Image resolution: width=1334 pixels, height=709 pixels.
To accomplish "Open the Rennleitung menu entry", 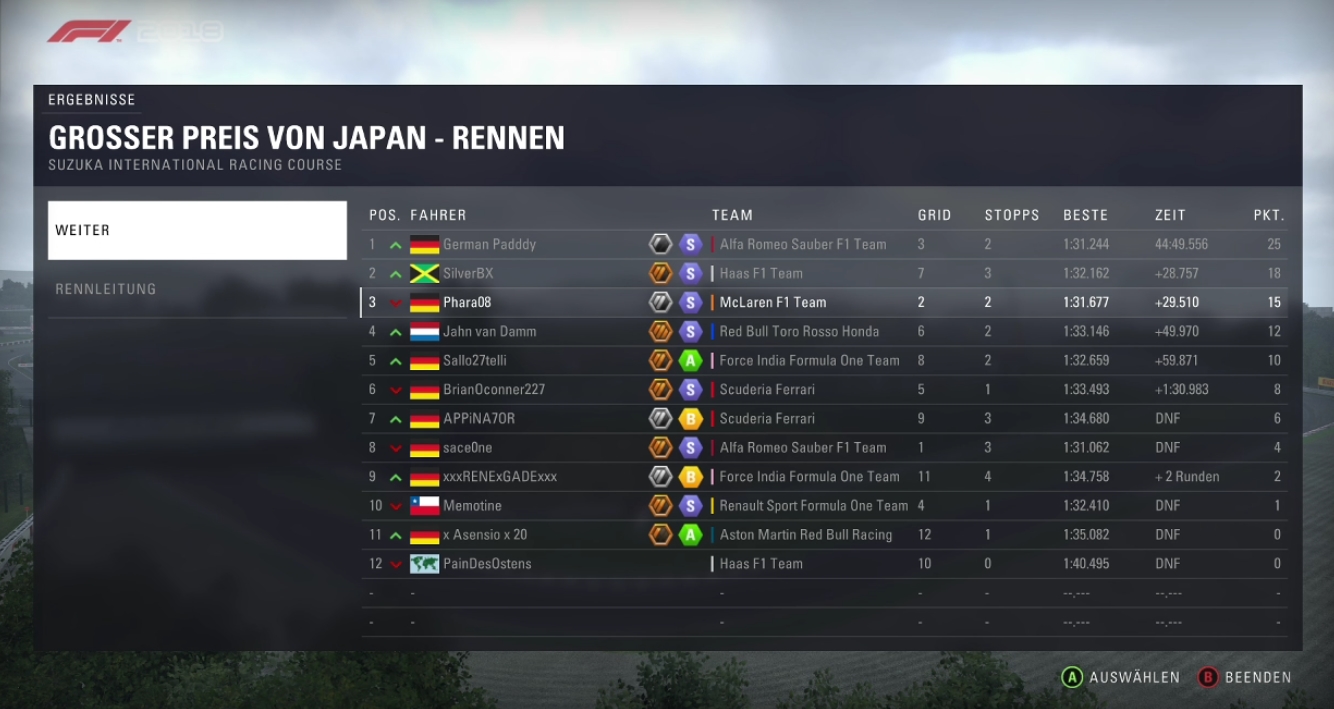I will point(197,289).
